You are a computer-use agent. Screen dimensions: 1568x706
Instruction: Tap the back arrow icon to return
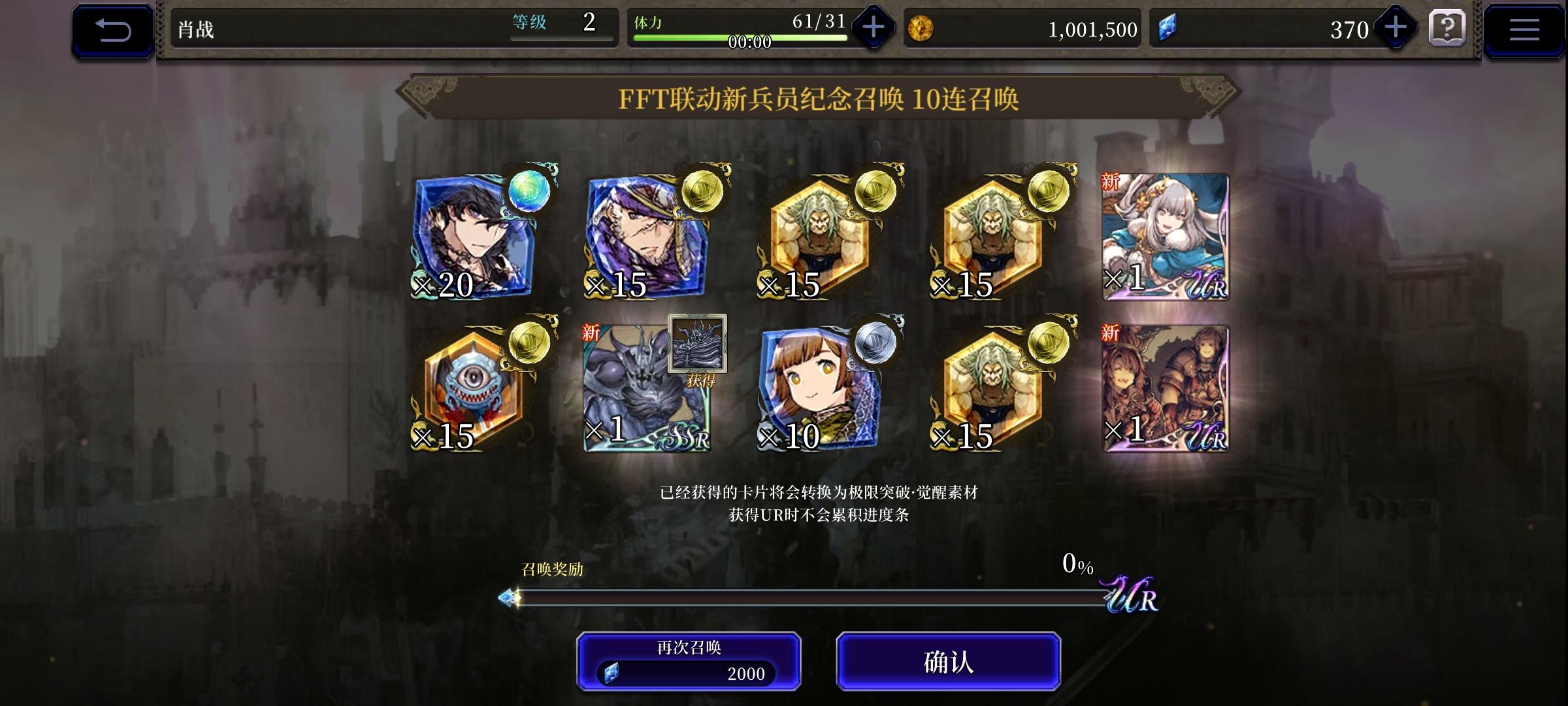pos(112,29)
